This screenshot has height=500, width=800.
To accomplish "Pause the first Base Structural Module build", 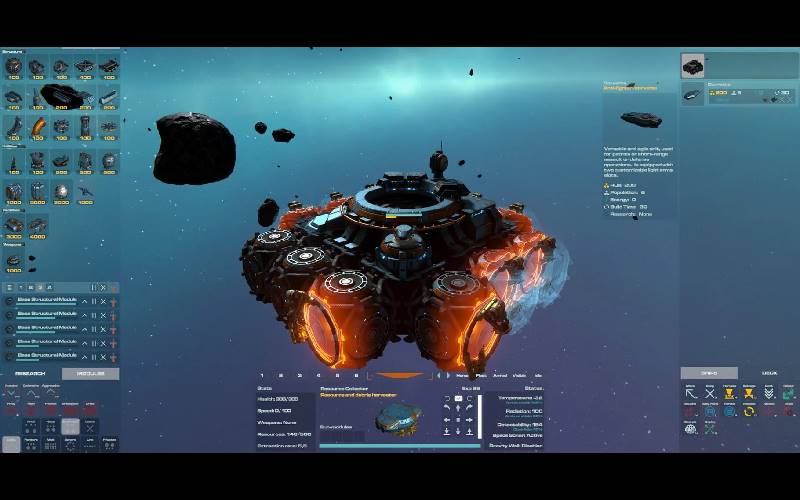I will click(93, 301).
